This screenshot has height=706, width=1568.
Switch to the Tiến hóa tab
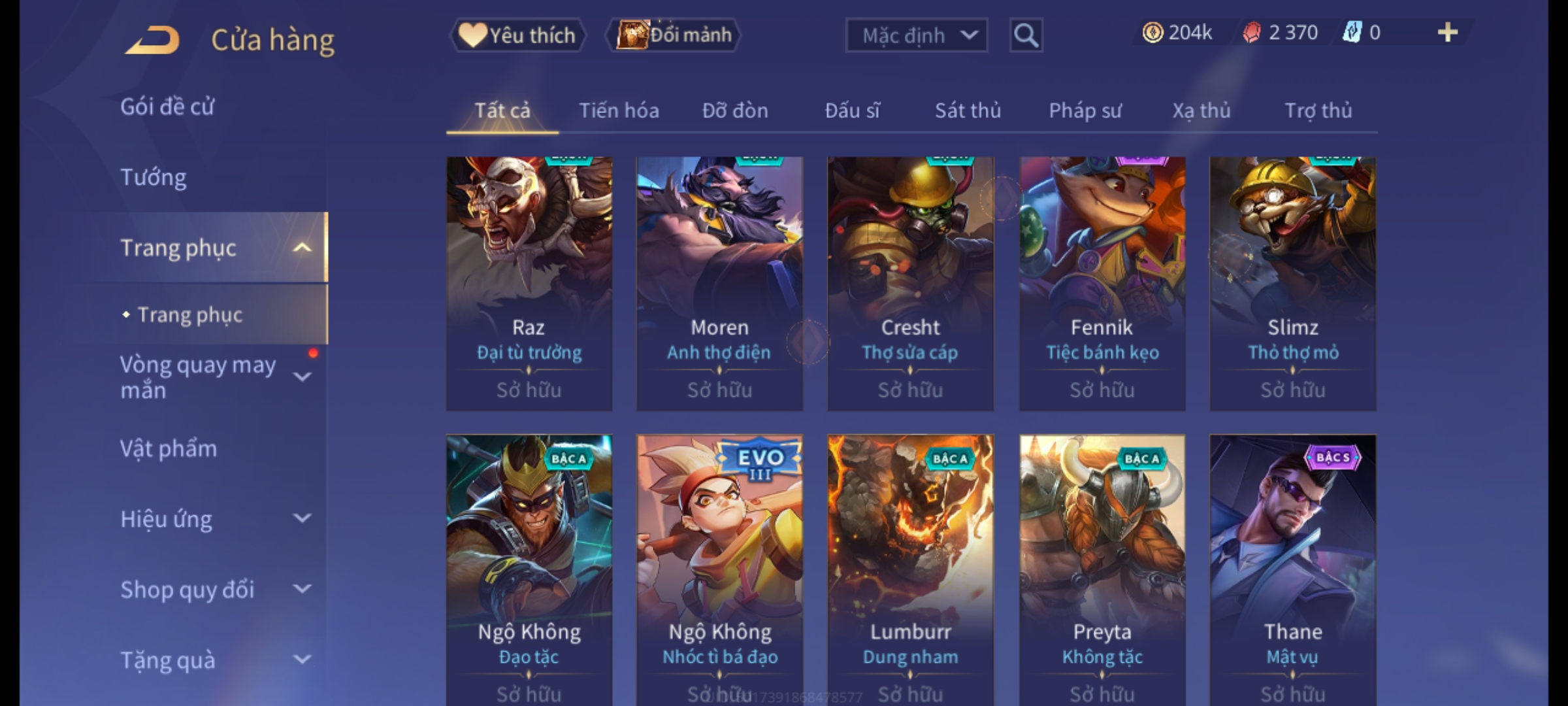[x=619, y=110]
